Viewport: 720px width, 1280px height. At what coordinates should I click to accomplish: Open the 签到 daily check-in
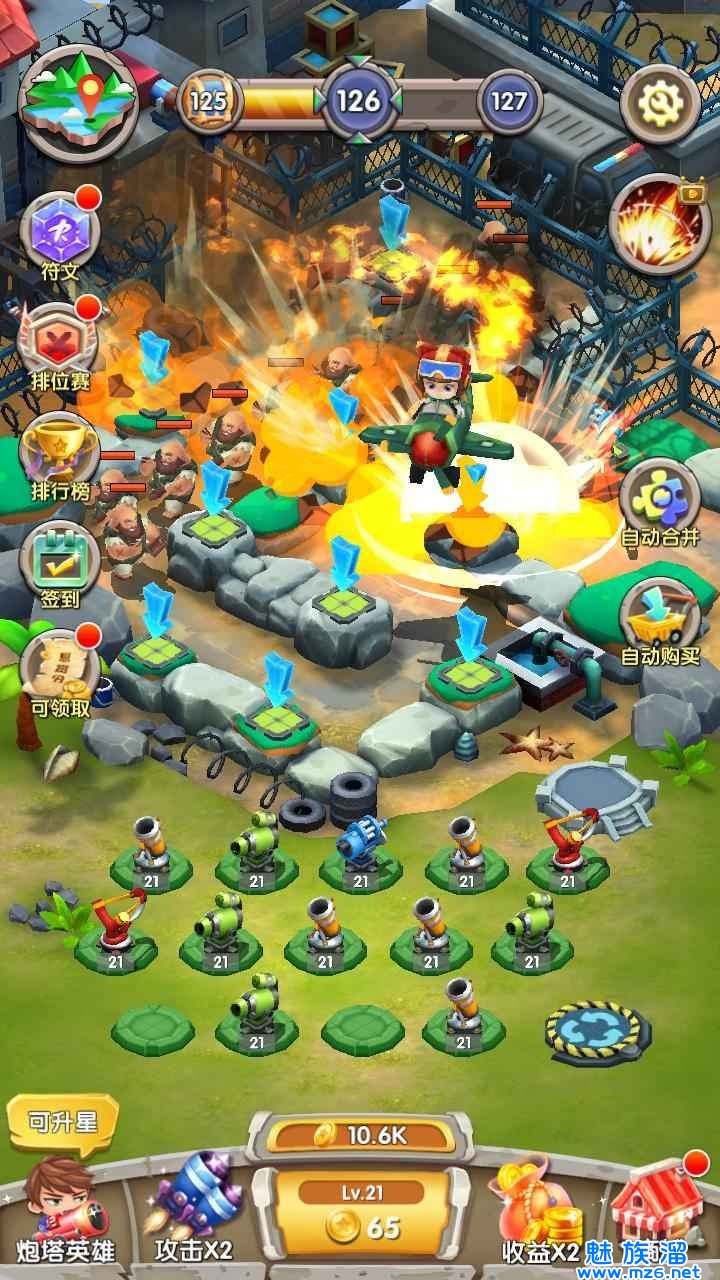(59, 565)
